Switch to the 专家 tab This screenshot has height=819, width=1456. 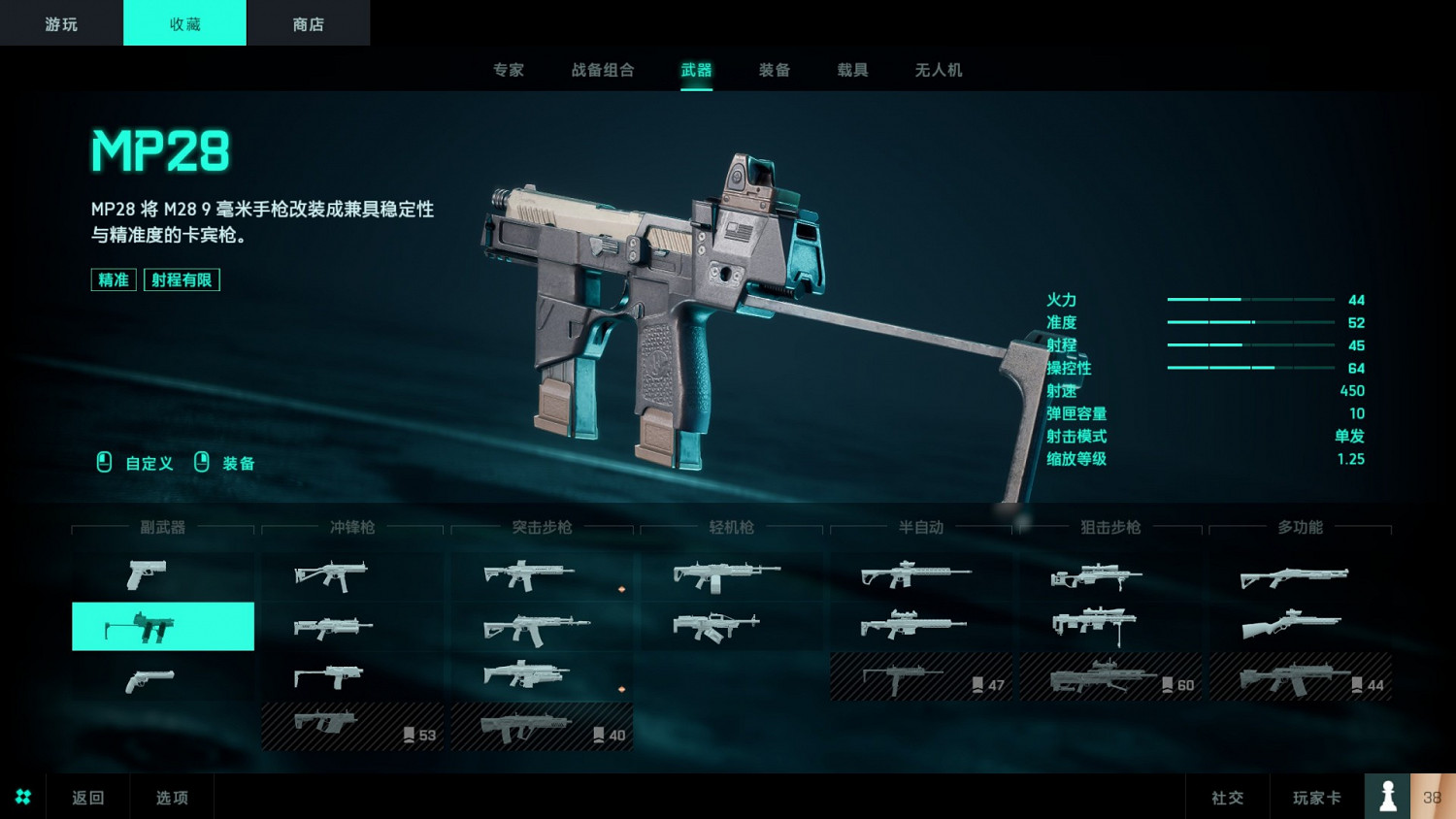507,70
